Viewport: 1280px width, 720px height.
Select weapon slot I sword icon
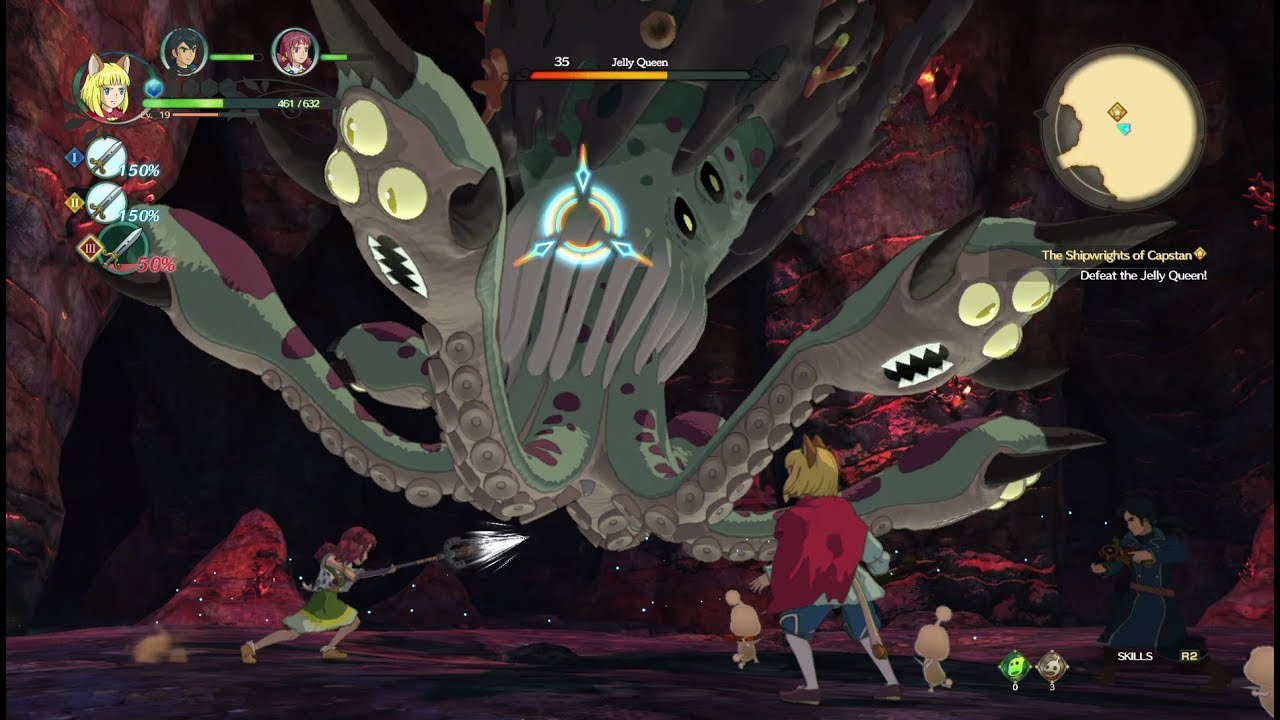(105, 158)
